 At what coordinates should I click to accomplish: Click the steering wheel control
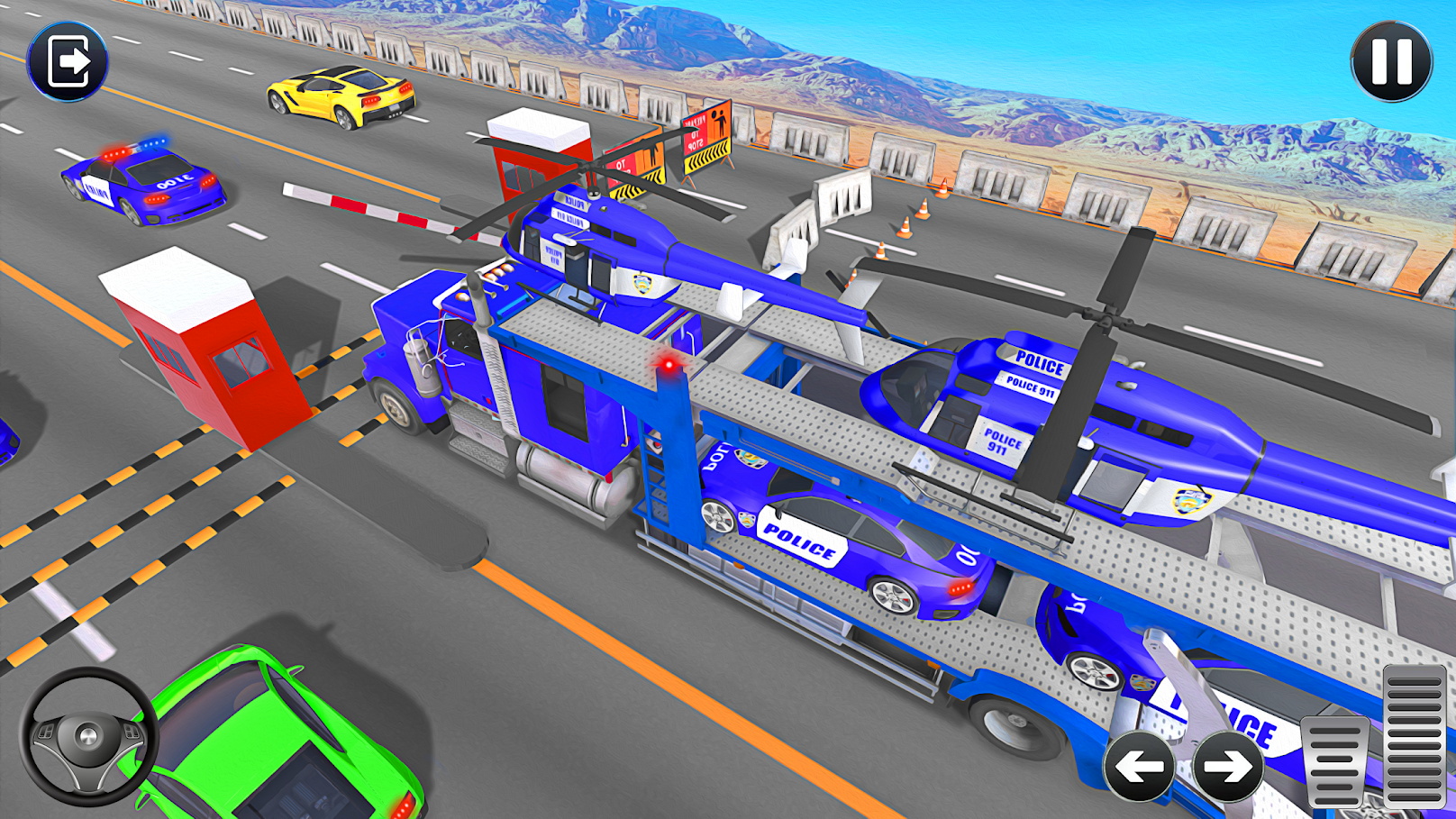click(x=87, y=736)
